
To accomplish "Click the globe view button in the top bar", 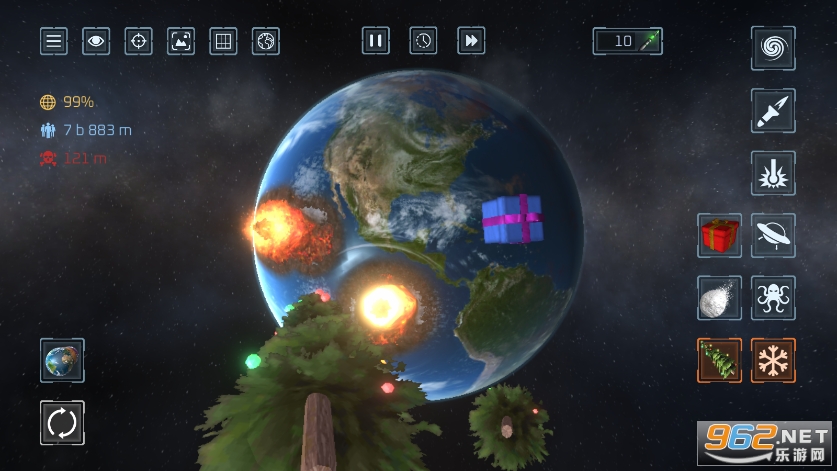I will (x=266, y=41).
